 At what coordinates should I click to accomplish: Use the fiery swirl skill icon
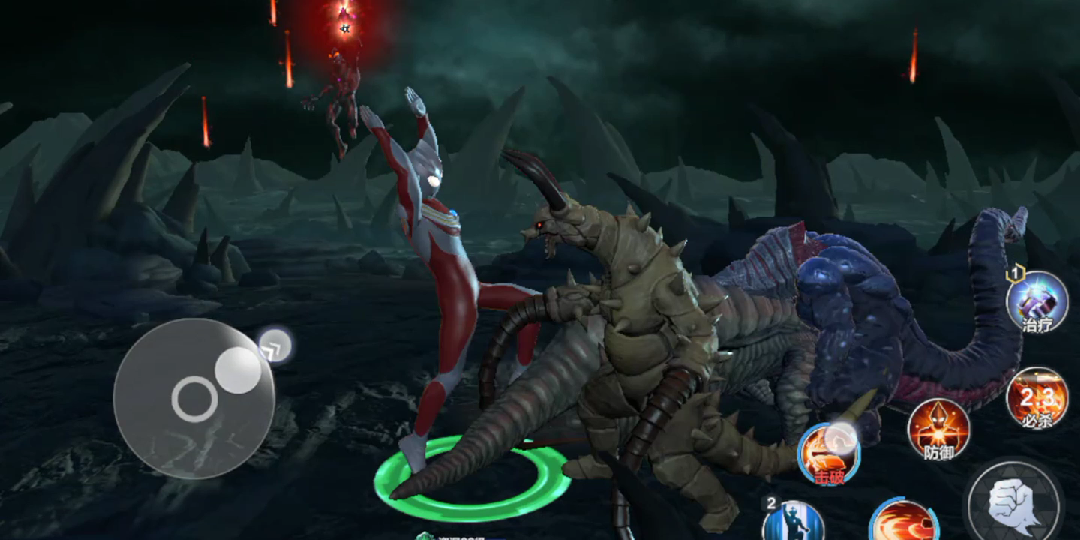point(902,522)
